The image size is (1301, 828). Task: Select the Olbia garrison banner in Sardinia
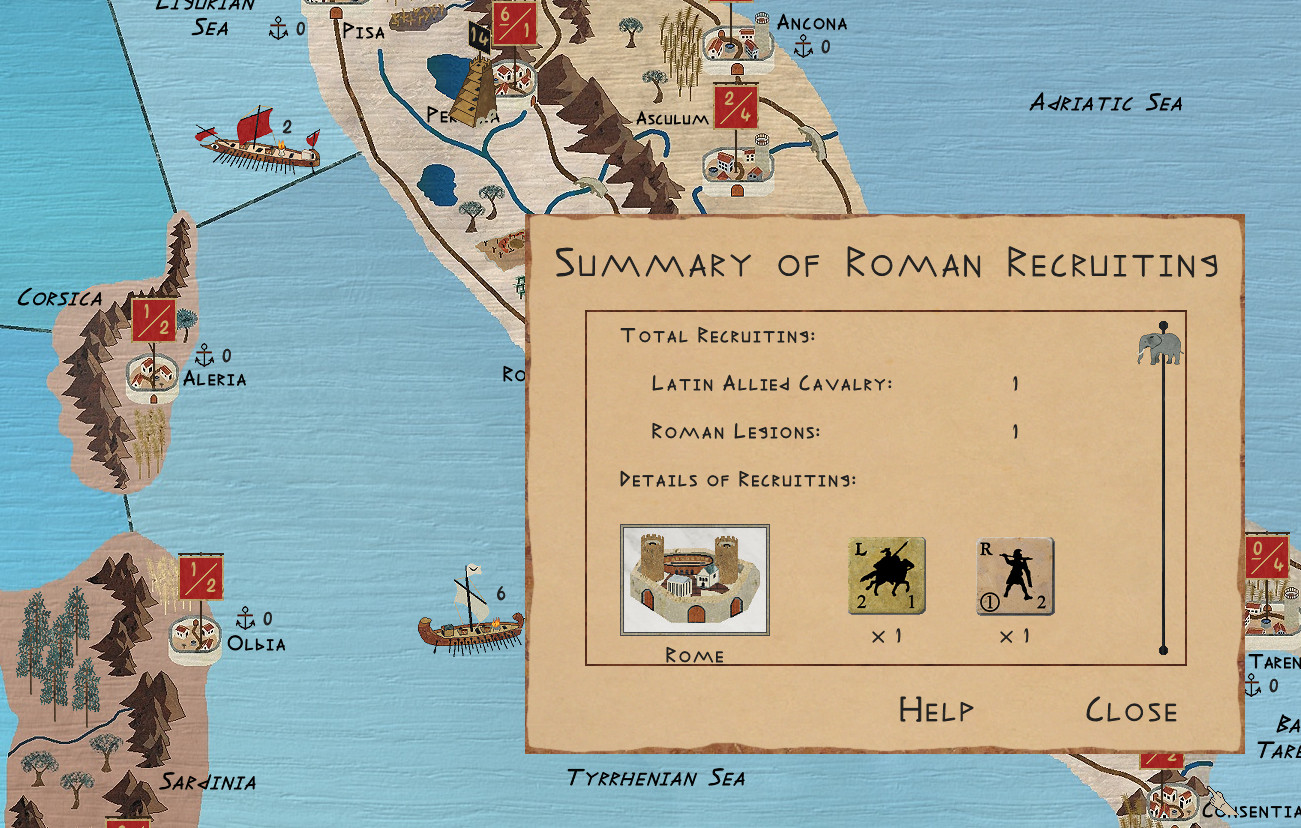[x=201, y=577]
